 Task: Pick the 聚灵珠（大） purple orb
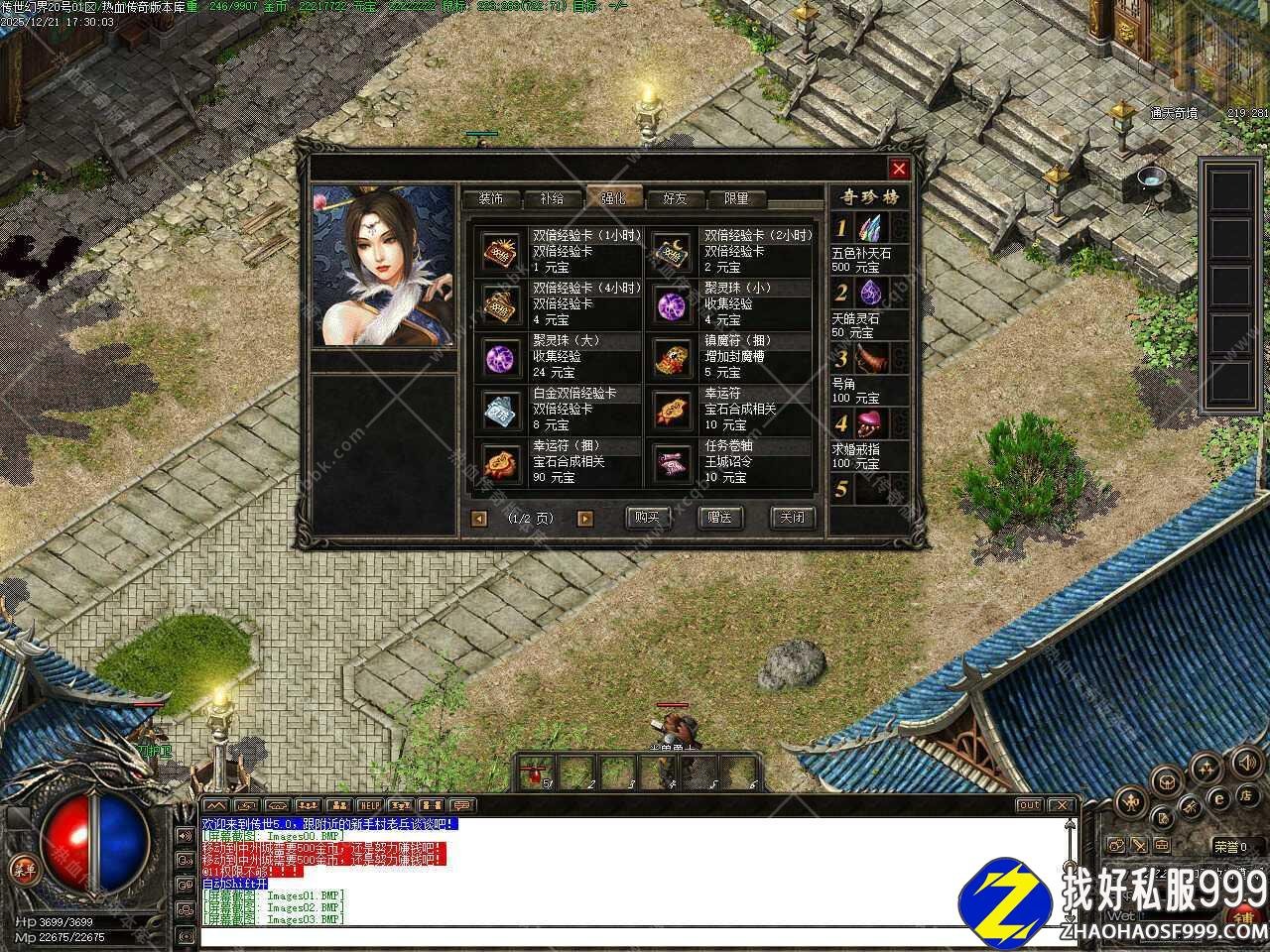click(501, 357)
